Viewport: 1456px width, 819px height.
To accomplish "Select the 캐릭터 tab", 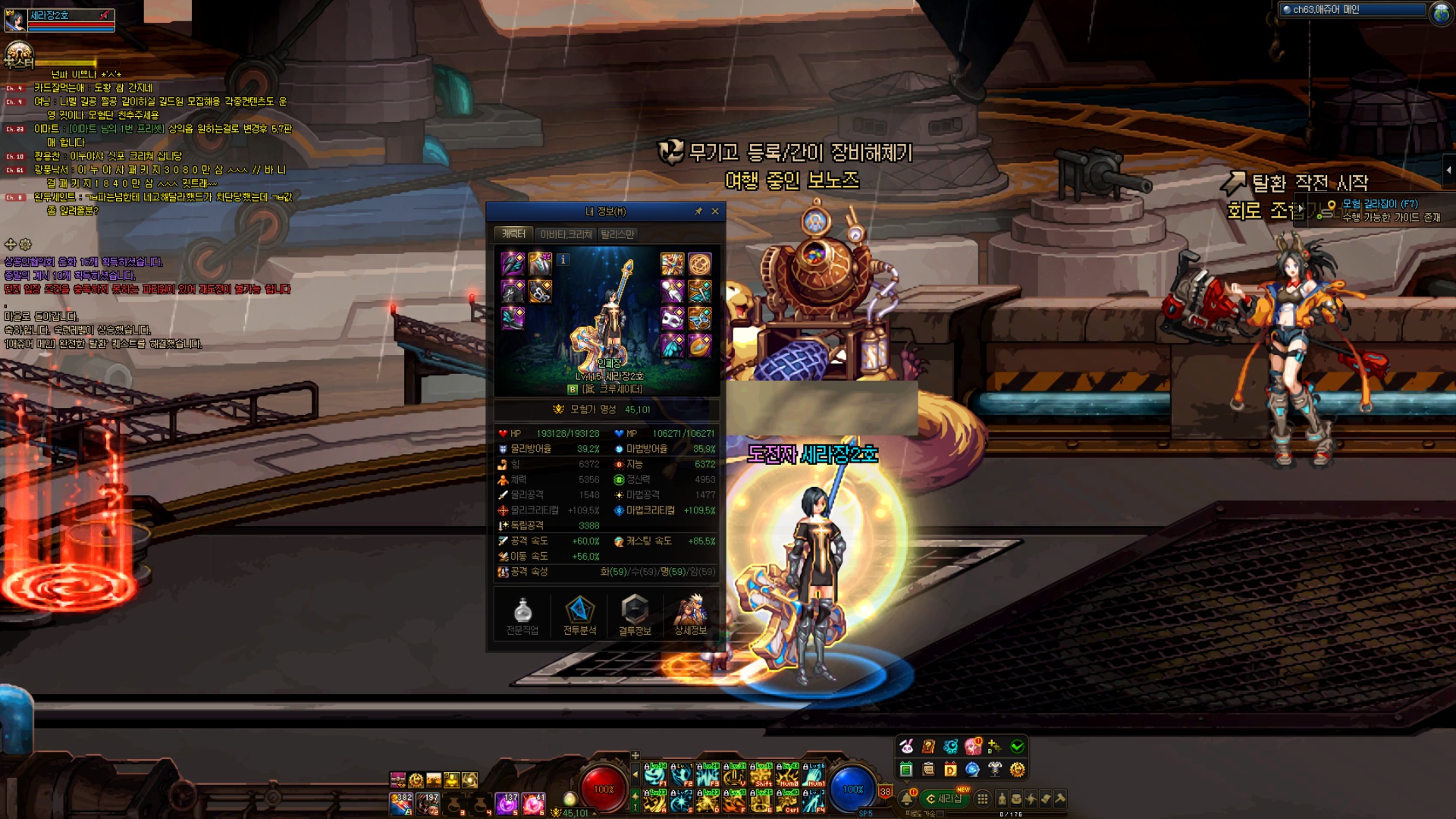I will tap(513, 234).
